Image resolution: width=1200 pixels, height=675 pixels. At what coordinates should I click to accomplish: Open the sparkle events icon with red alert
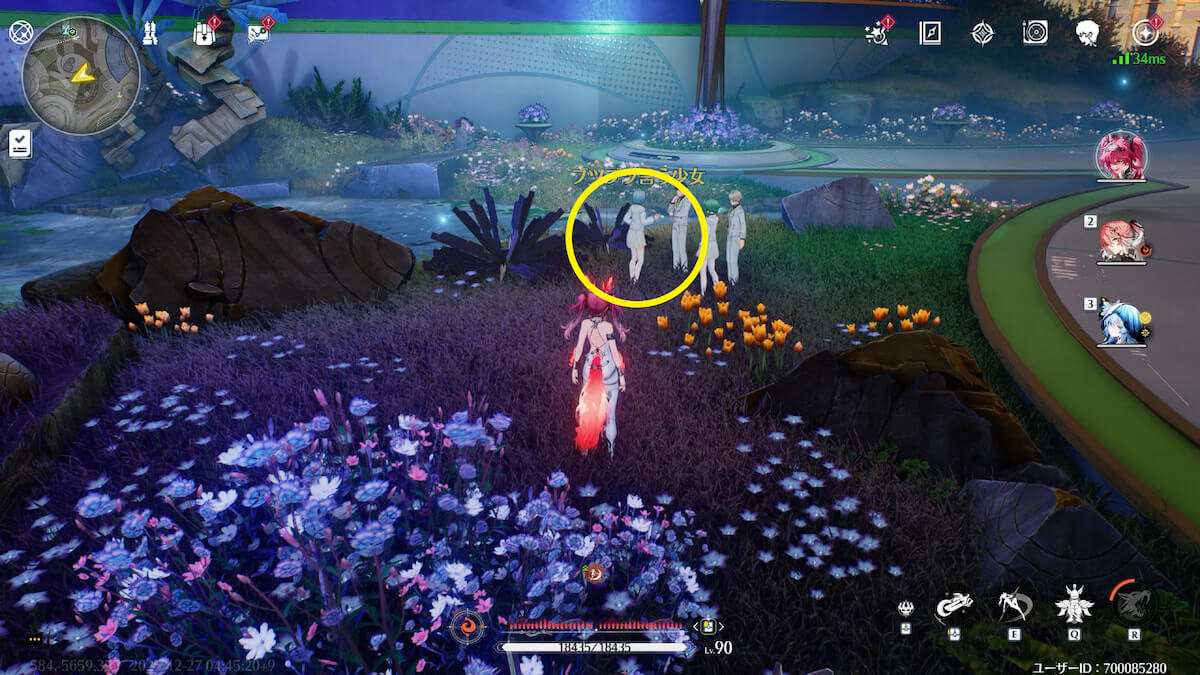(x=877, y=33)
